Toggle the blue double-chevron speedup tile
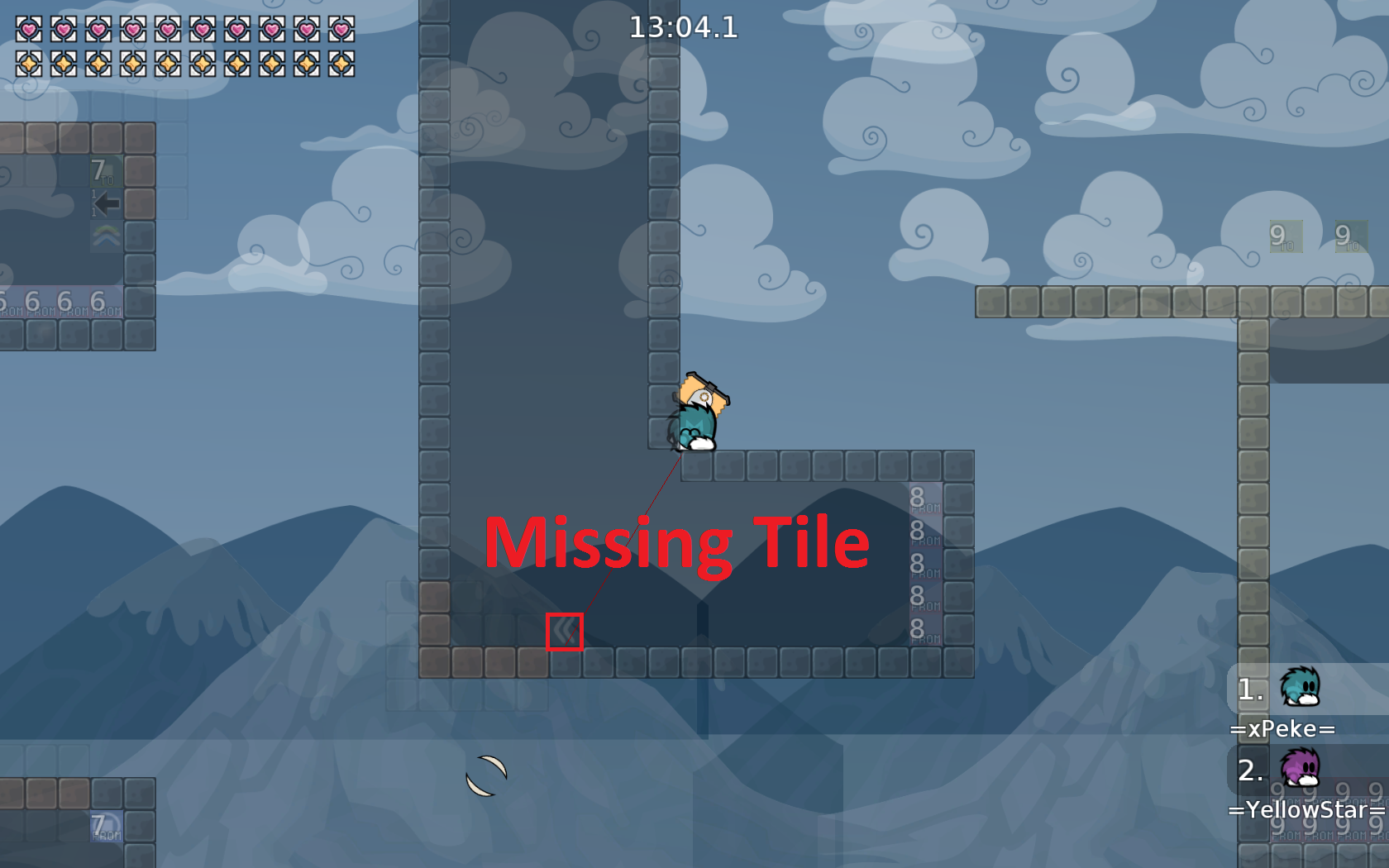Screen dimensions: 1389x868 coord(565,632)
